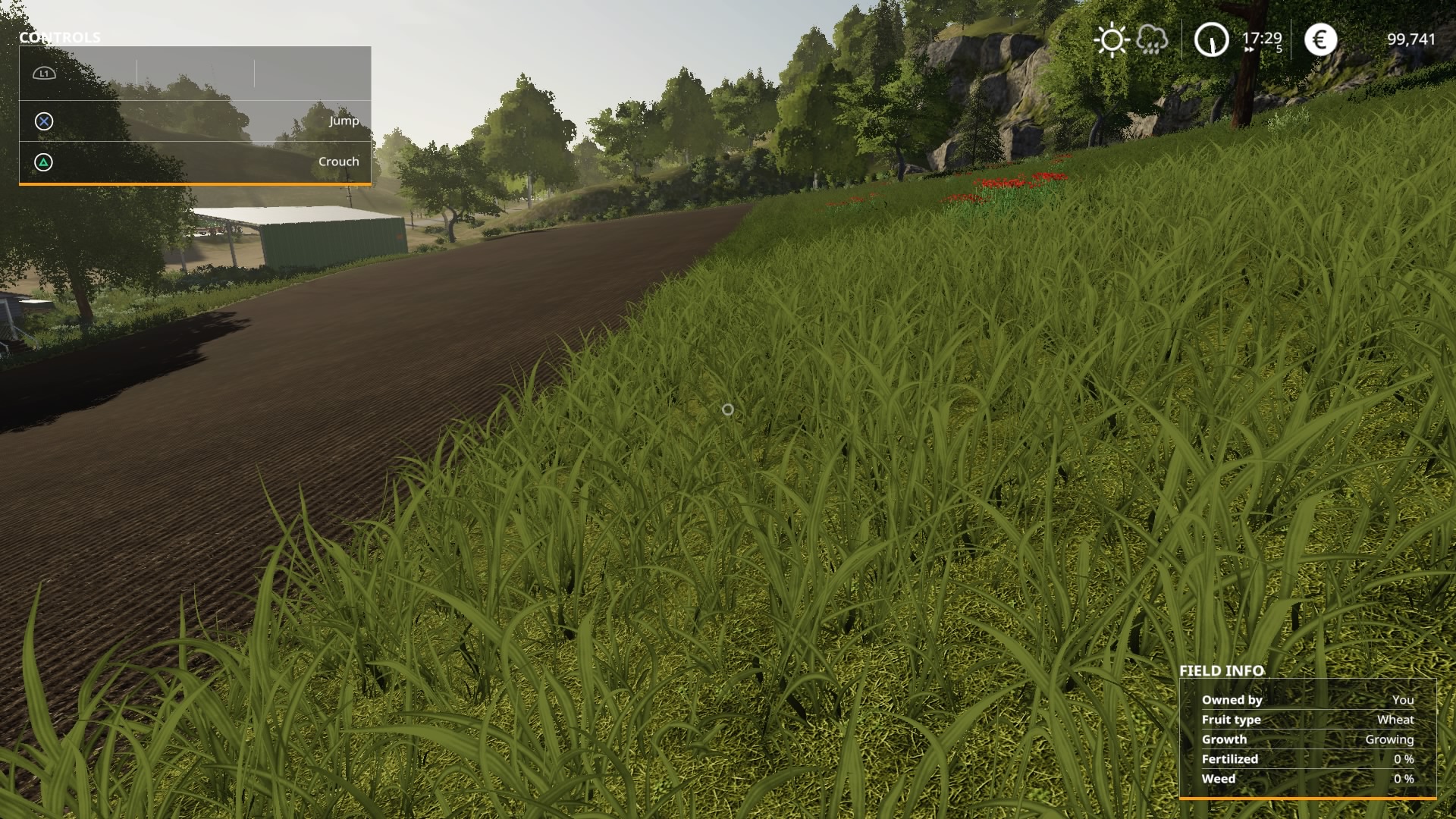The width and height of the screenshot is (1456, 819).
Task: Expand the FIELD INFO panel header
Action: coord(1222,670)
